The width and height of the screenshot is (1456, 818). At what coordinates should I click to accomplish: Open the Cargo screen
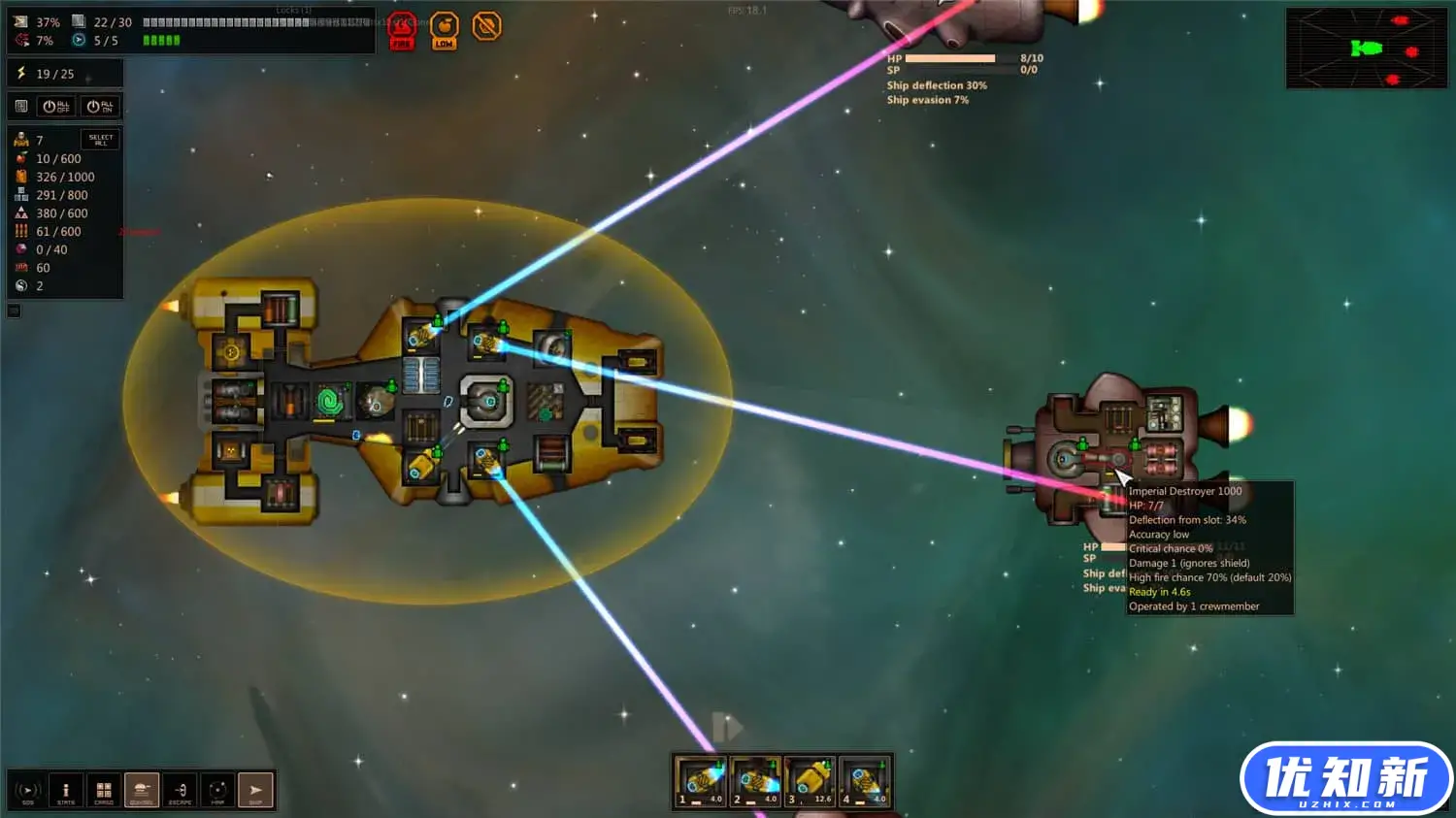click(104, 791)
